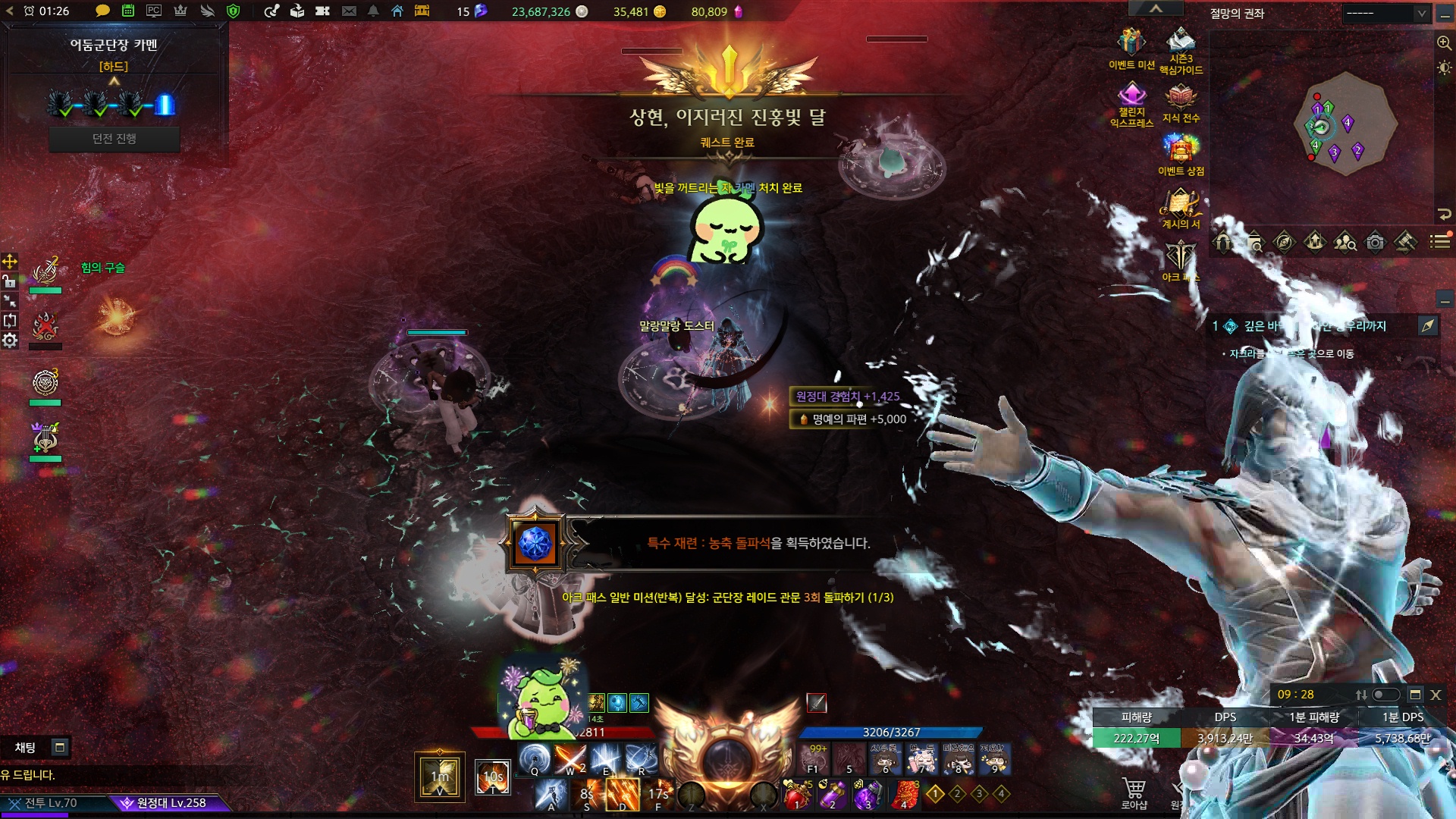1456x819 pixels.
Task: Open the 챌린지 익스프레스 icon
Action: 1131,96
